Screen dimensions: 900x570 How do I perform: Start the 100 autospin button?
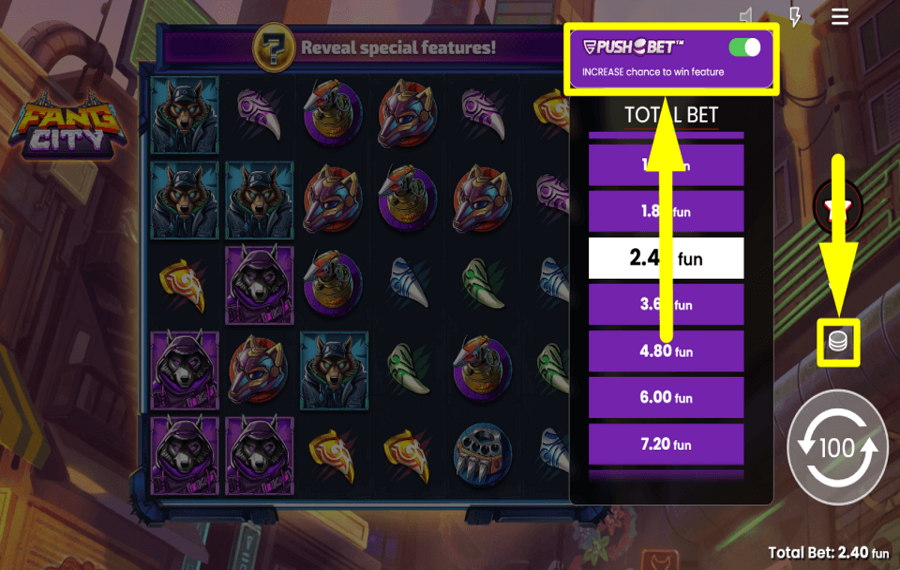(x=837, y=447)
